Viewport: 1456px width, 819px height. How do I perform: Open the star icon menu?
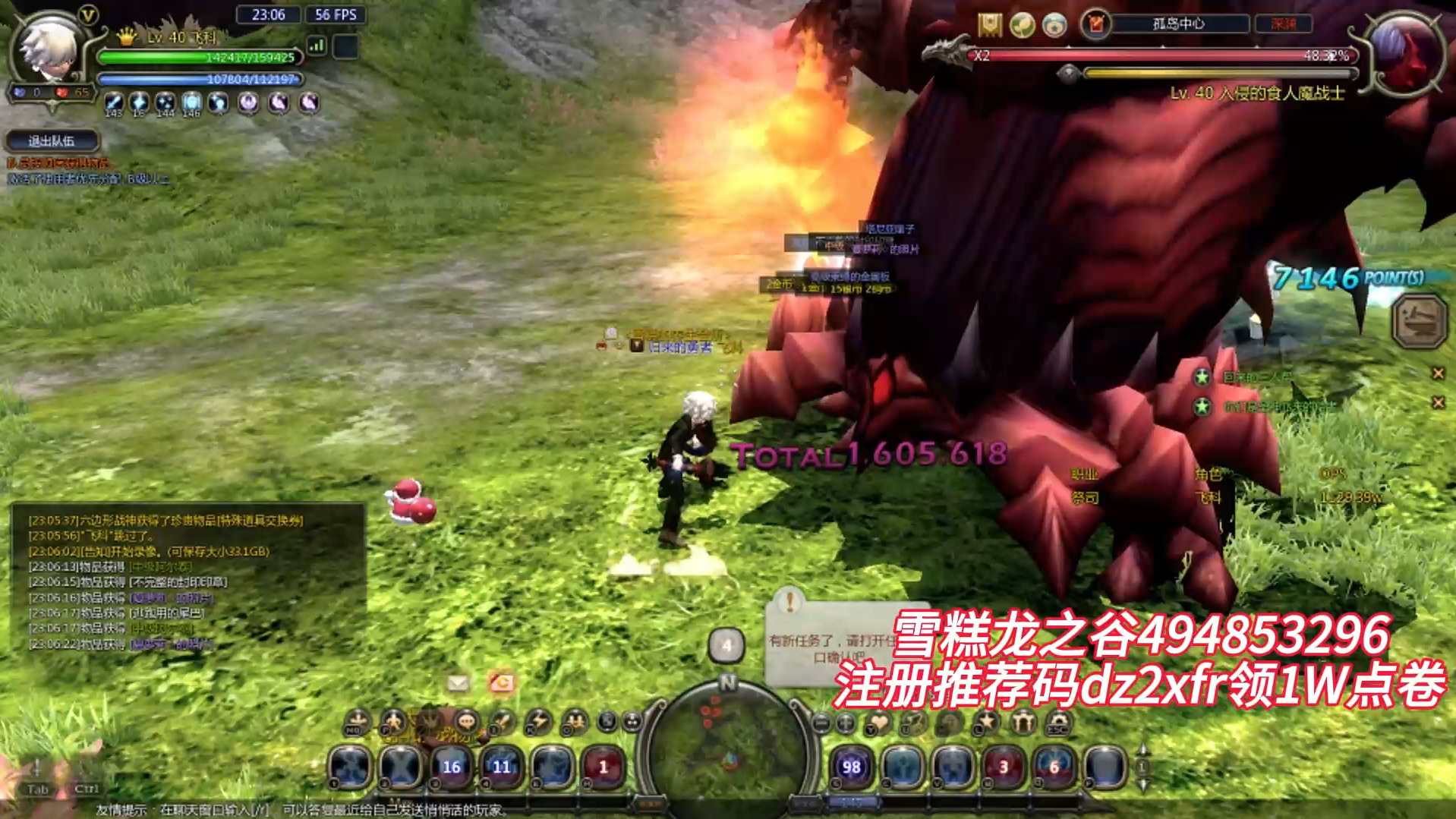(x=987, y=723)
